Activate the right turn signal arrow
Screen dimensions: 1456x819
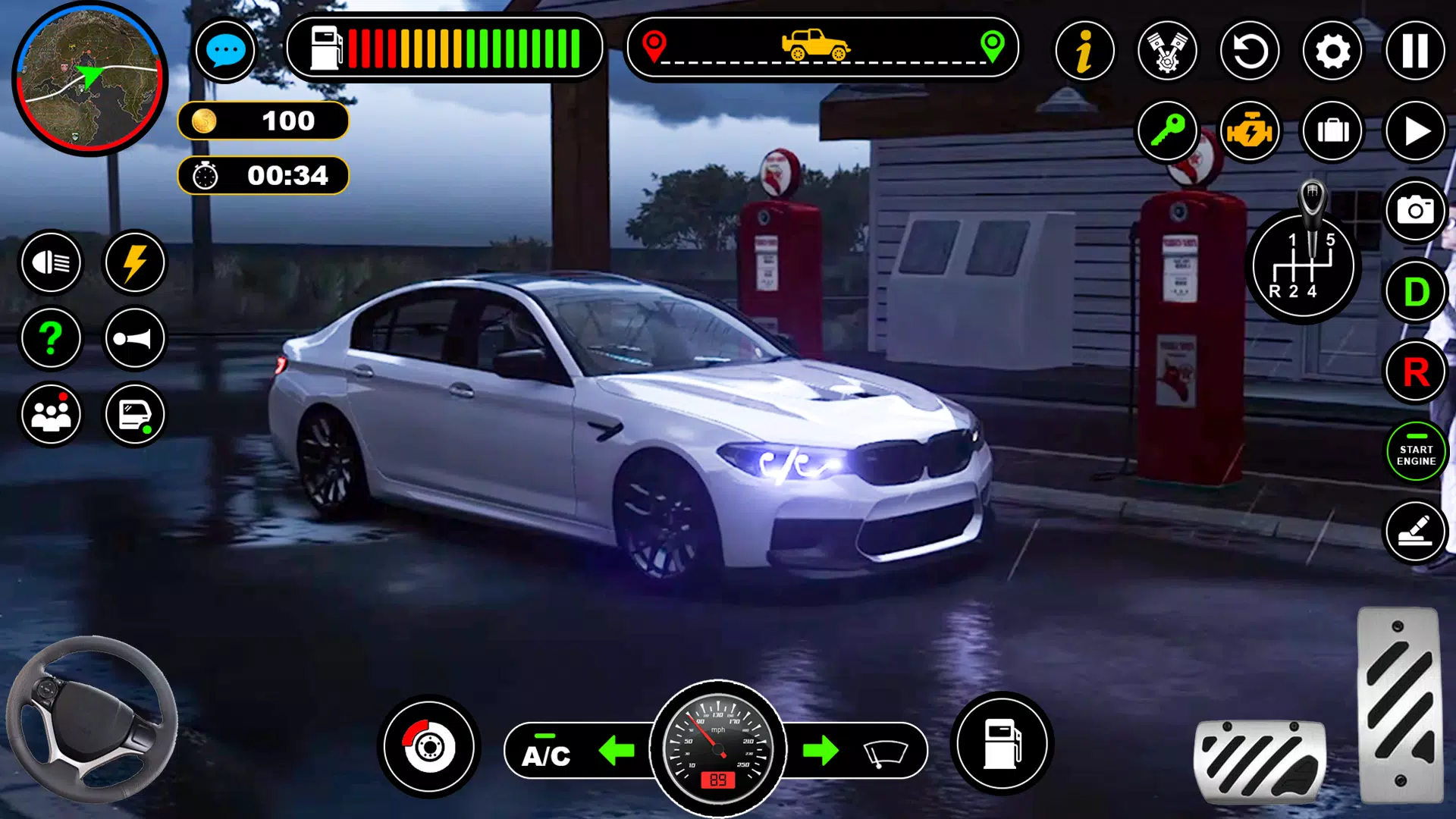(821, 751)
